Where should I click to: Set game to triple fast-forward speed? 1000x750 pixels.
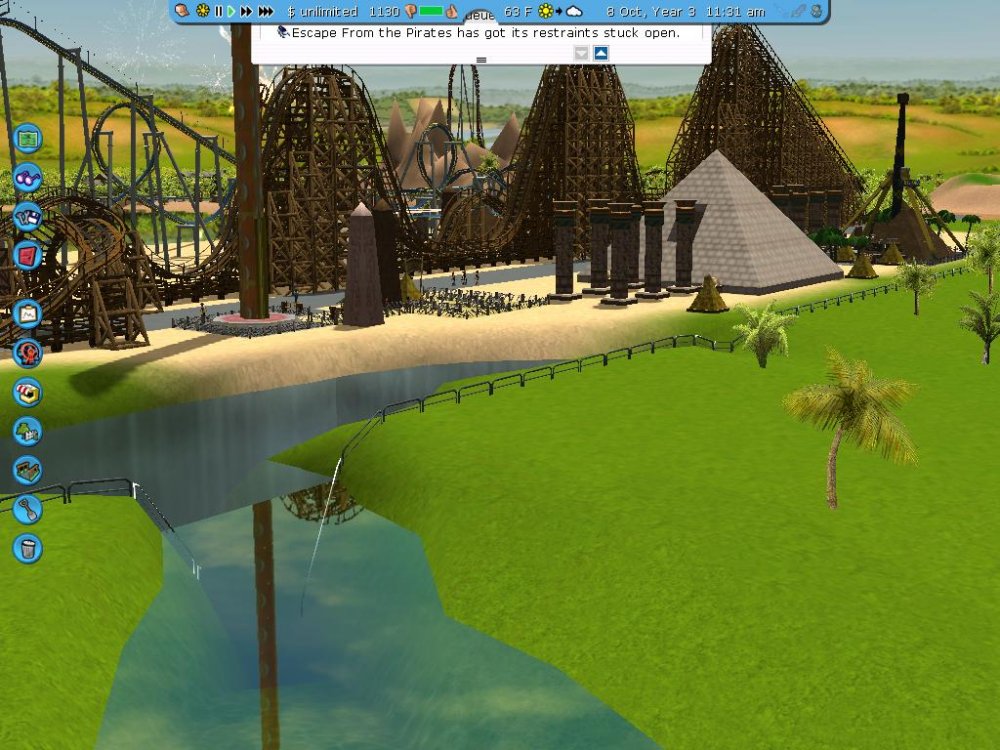[x=266, y=12]
